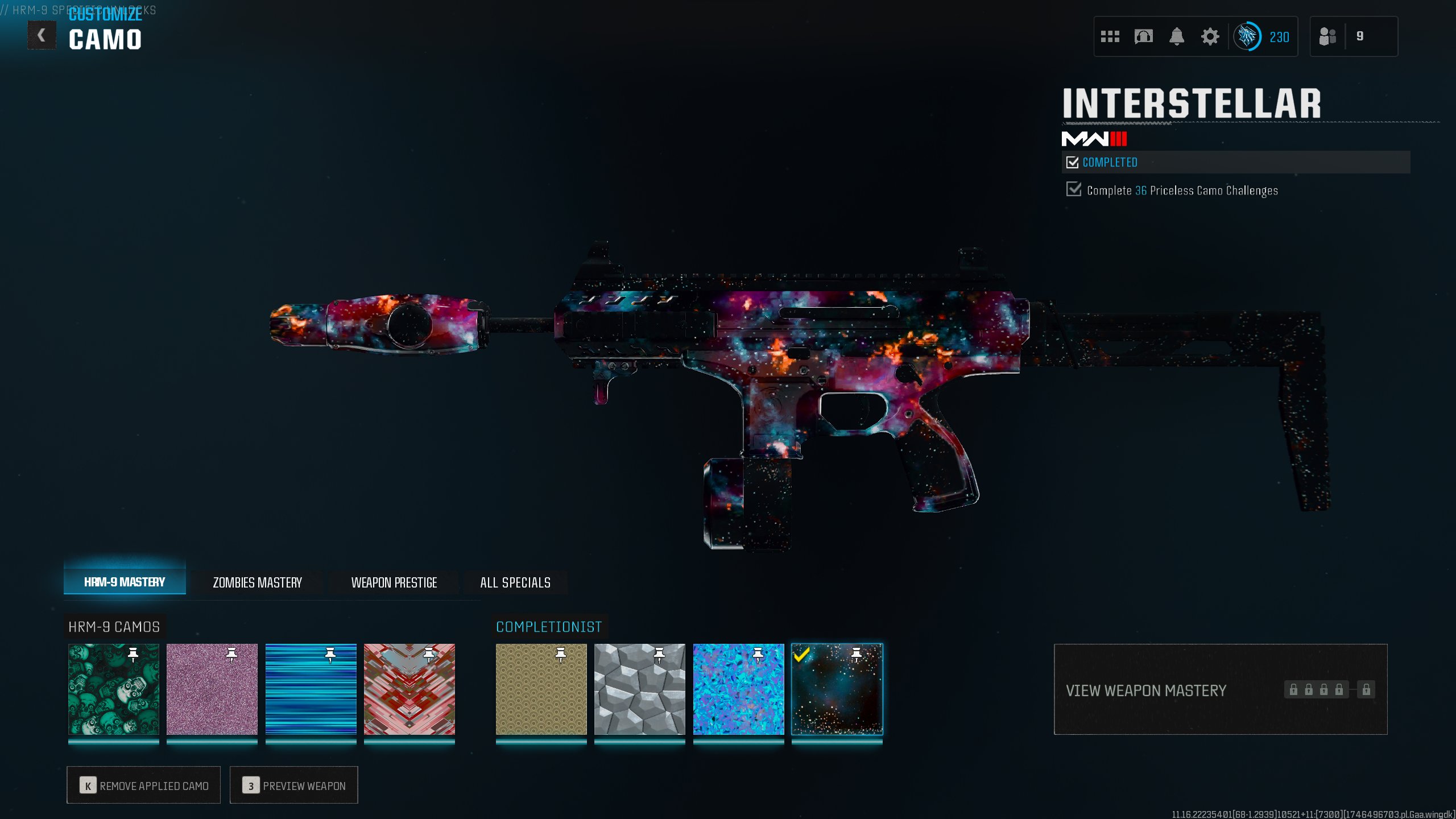
Task: Choose the pink glitter camo
Action: tap(212, 689)
